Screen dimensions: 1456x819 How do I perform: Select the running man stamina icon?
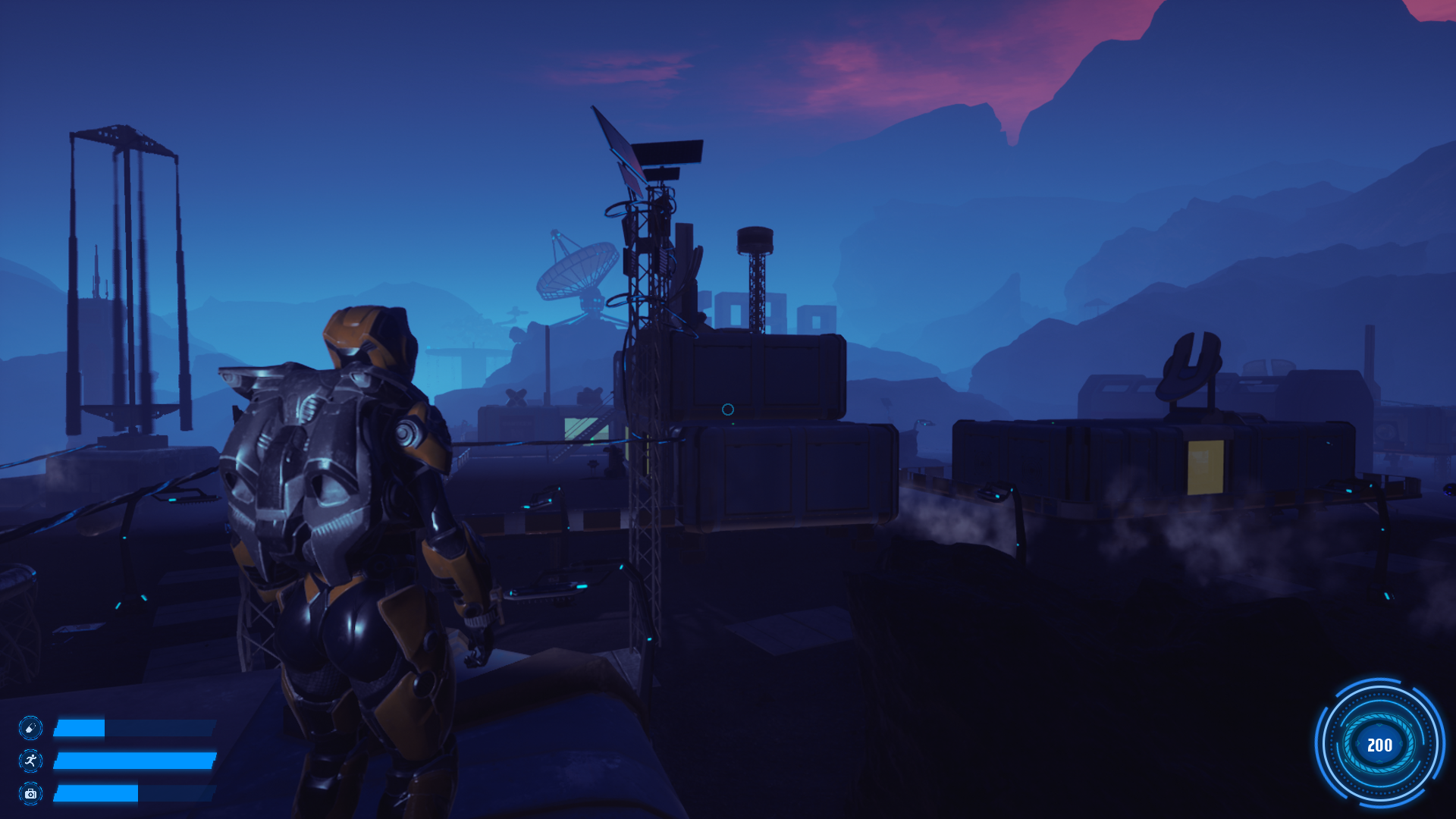click(x=30, y=761)
